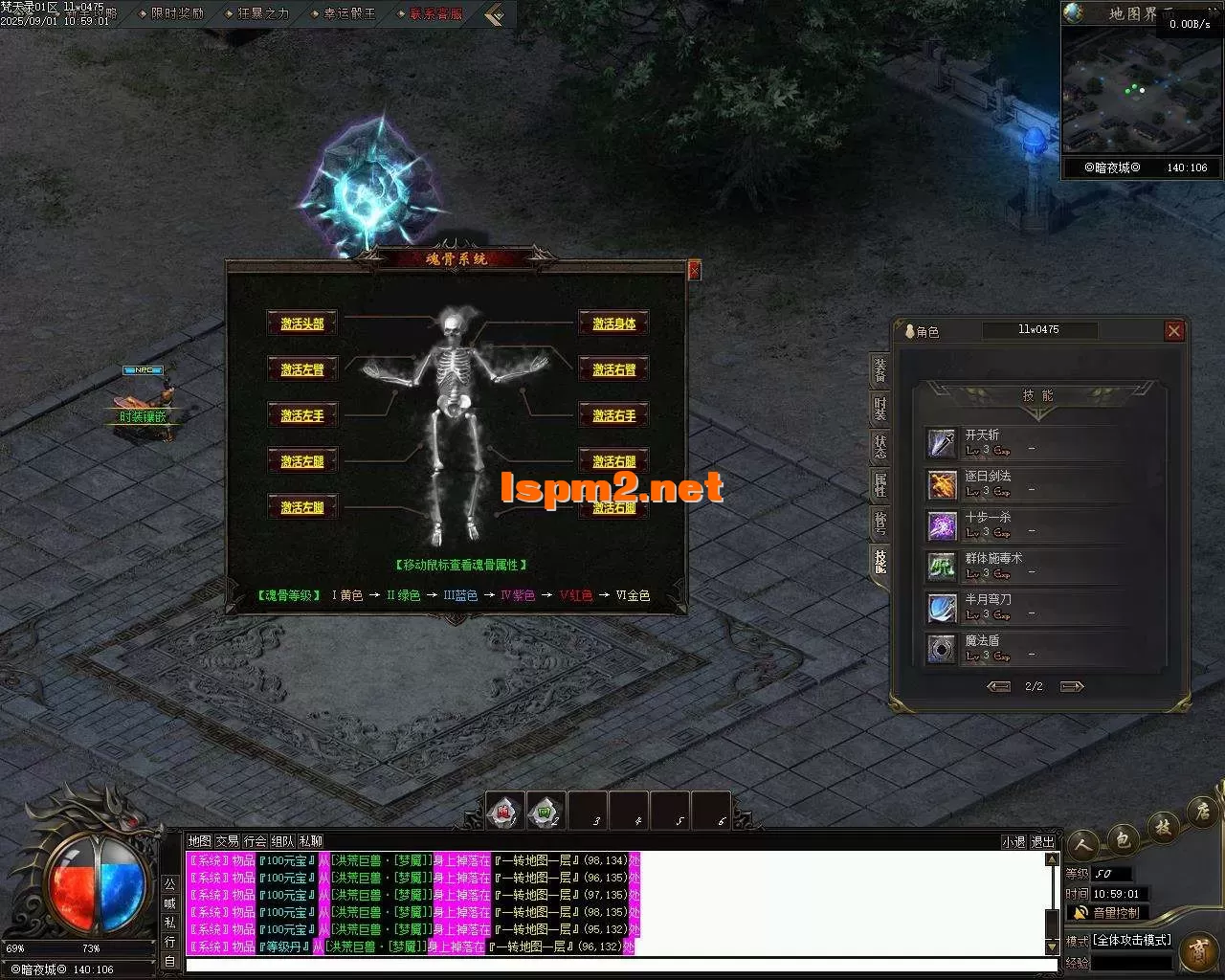Activate the head bone with 激活头部
Screen dimensions: 1225x980
(302, 323)
